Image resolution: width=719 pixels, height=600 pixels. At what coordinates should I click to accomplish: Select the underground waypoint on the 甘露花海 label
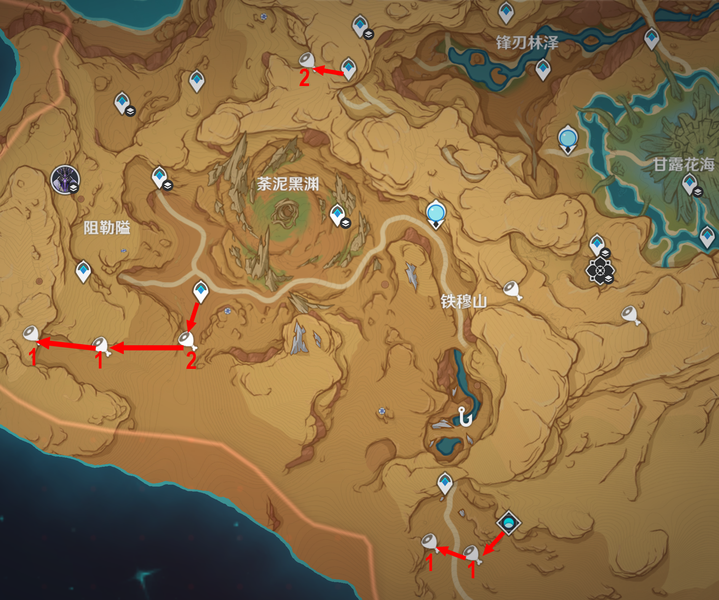tap(689, 183)
